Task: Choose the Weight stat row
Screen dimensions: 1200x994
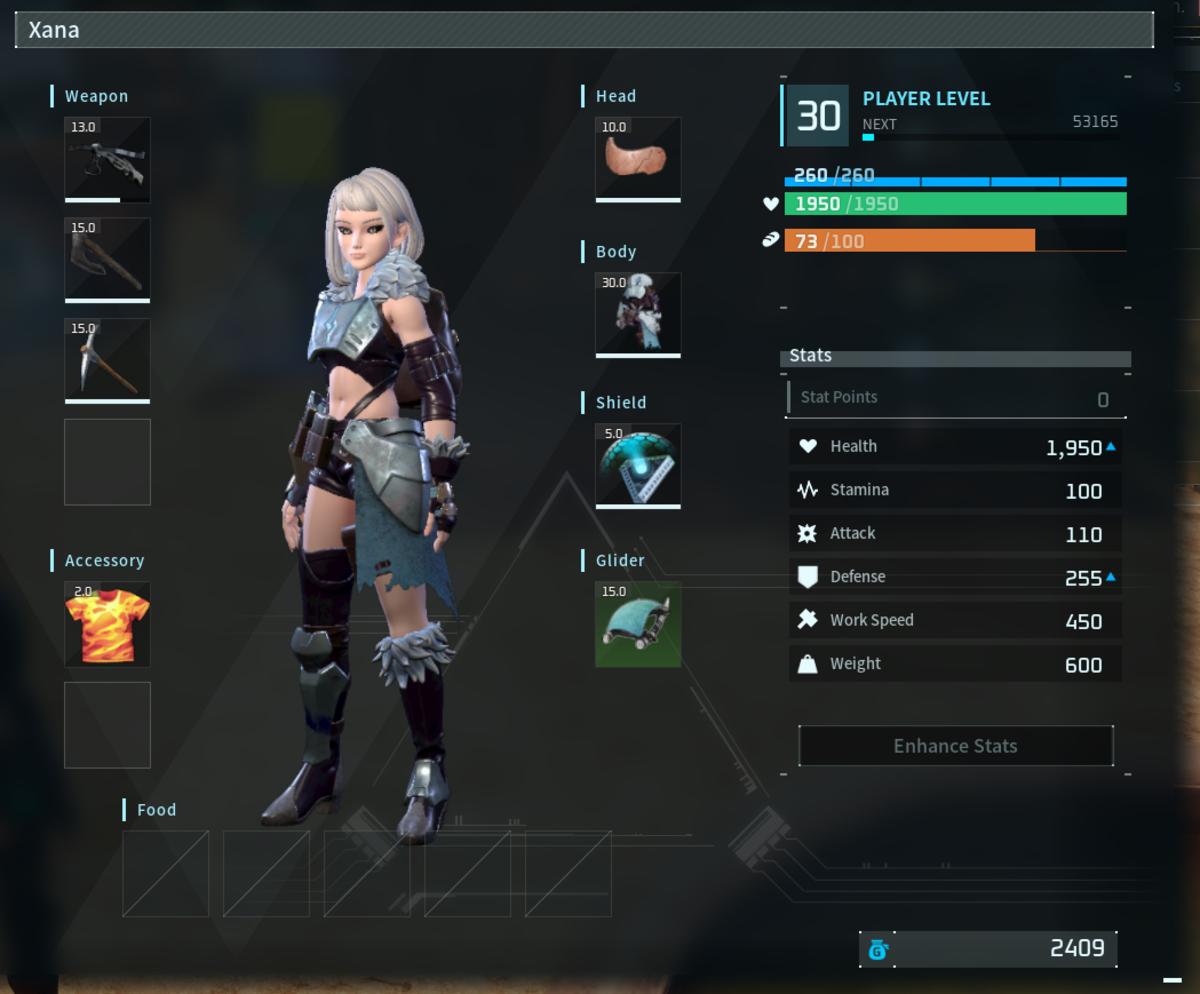Action: [x=955, y=664]
